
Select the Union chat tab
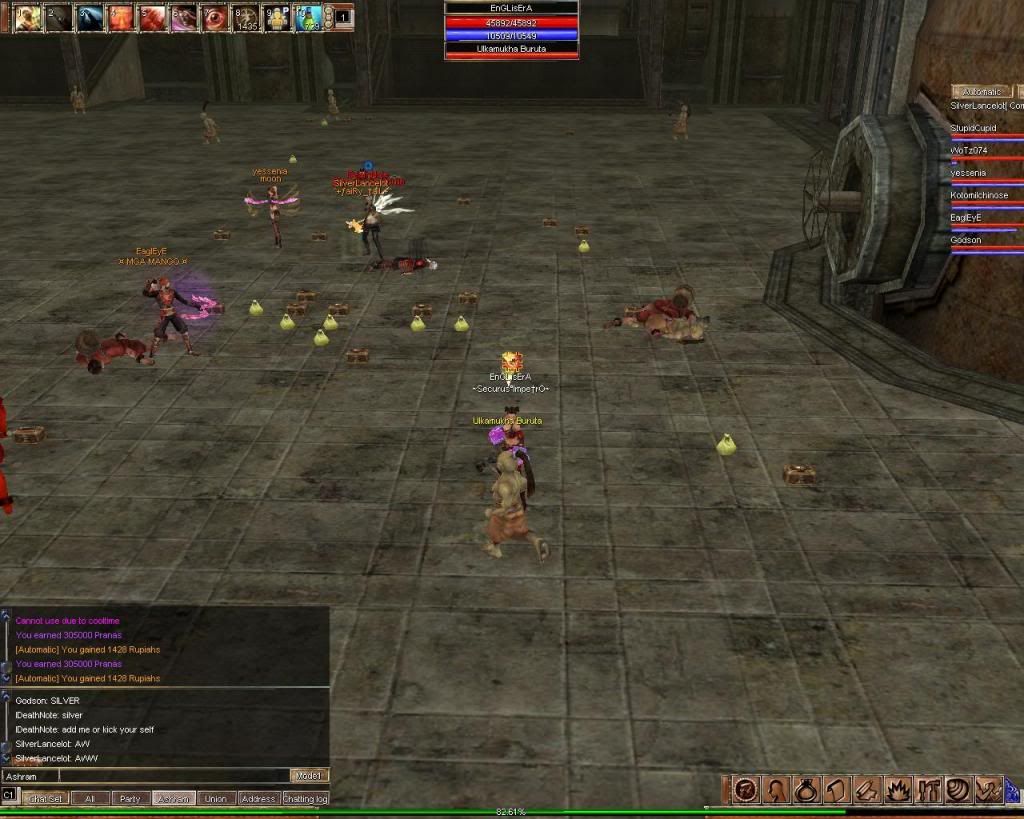coord(215,799)
